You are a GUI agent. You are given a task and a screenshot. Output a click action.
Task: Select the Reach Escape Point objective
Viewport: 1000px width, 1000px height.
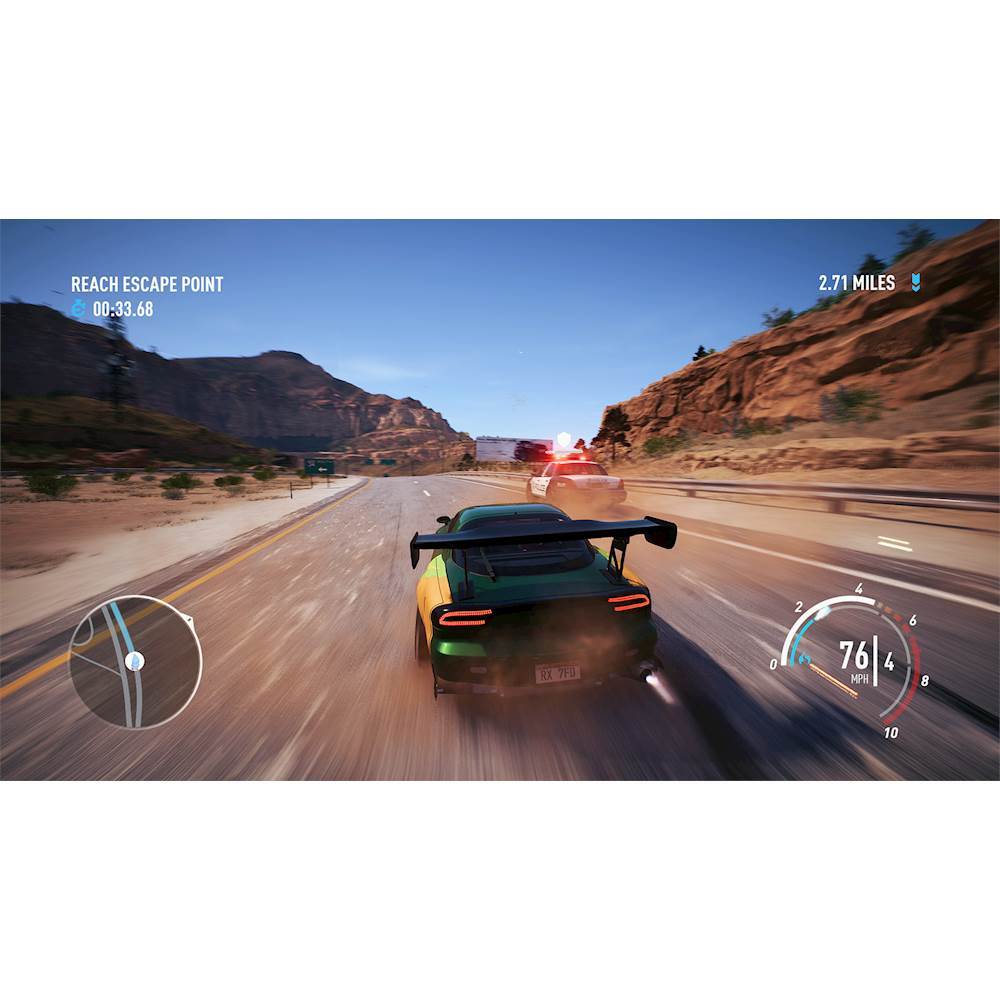(147, 284)
